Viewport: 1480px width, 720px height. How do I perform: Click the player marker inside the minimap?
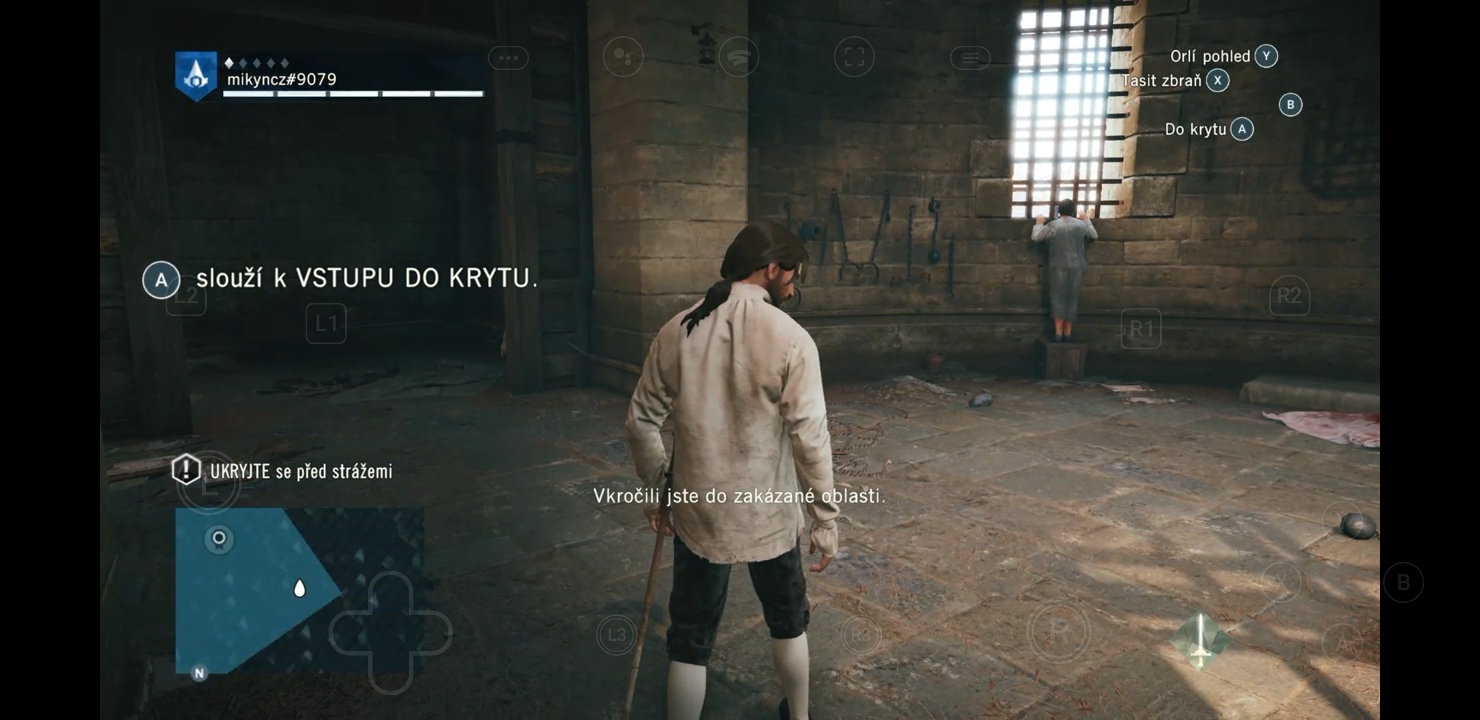pyautogui.click(x=297, y=589)
